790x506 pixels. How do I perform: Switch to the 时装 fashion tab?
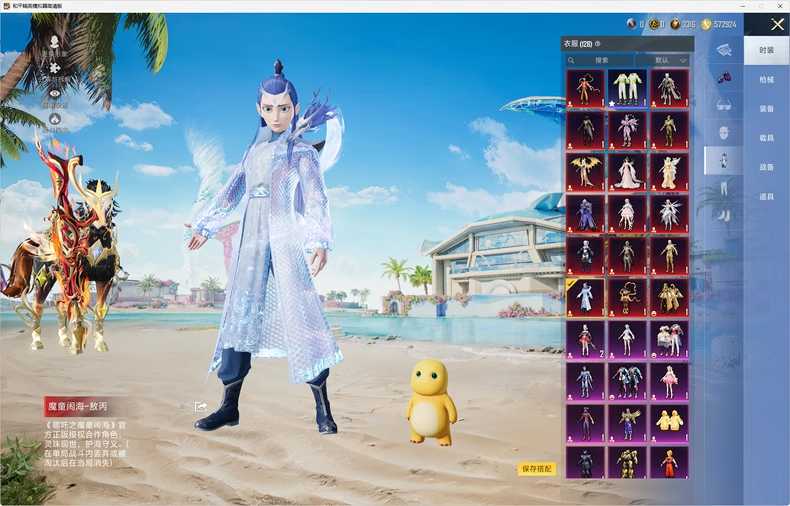click(x=766, y=50)
